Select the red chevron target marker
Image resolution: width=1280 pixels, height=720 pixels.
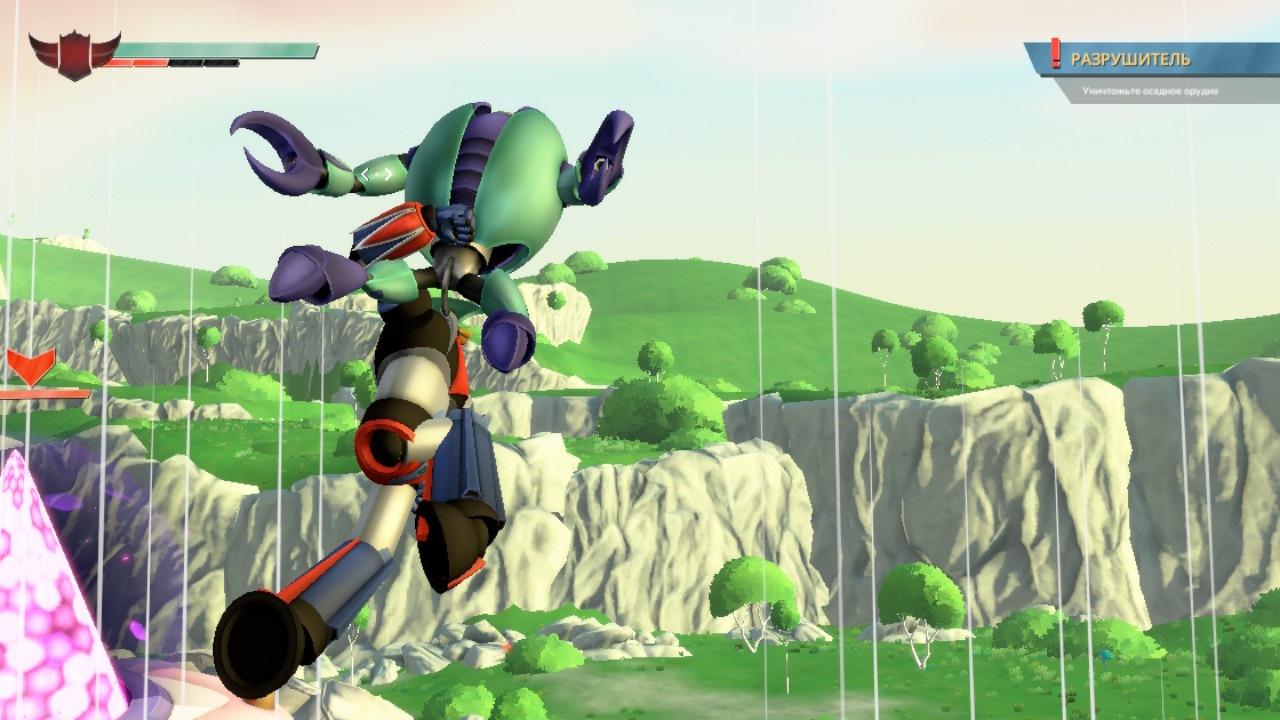coord(31,365)
